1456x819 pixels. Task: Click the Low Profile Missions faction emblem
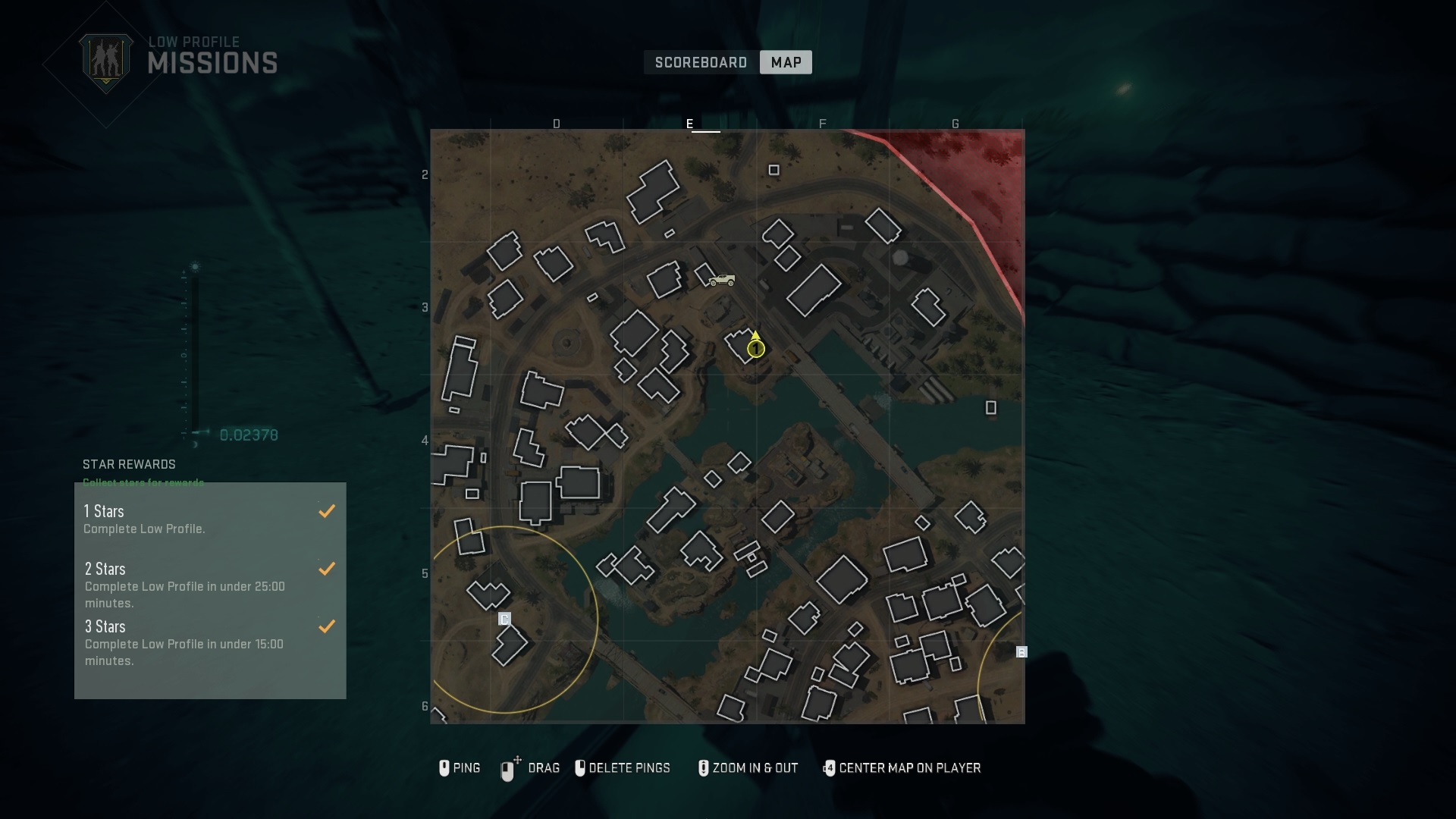click(x=106, y=61)
